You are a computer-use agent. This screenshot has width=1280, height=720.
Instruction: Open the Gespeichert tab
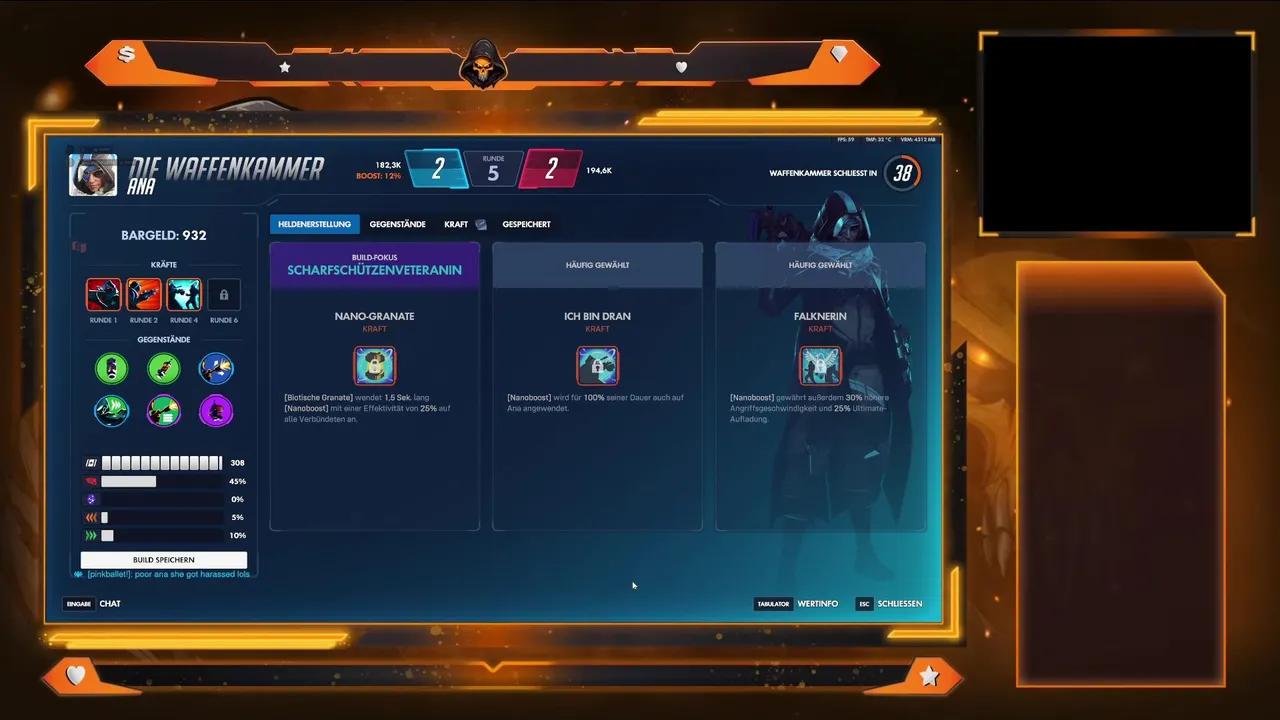[x=527, y=224]
